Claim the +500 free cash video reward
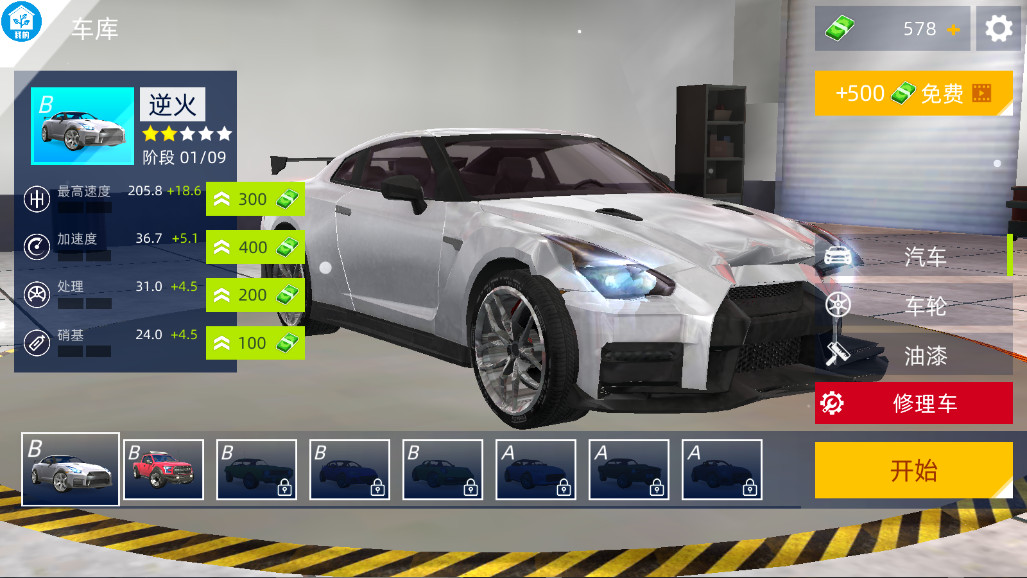Image resolution: width=1027 pixels, height=578 pixels. click(x=914, y=93)
